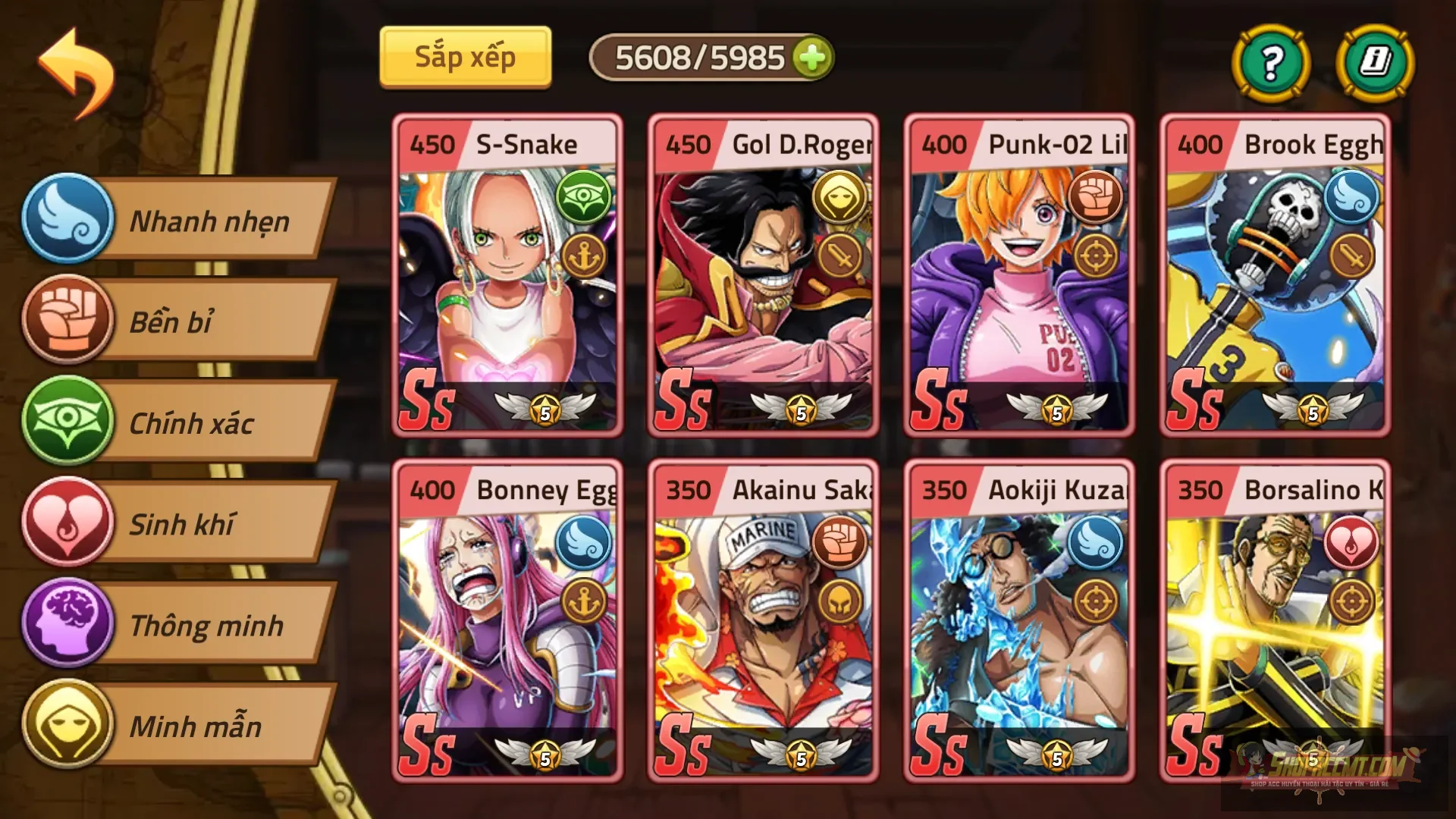Viewport: 1456px width, 819px height.
Task: Open the Nhanh nhẹn filter tab
Action: [x=209, y=221]
